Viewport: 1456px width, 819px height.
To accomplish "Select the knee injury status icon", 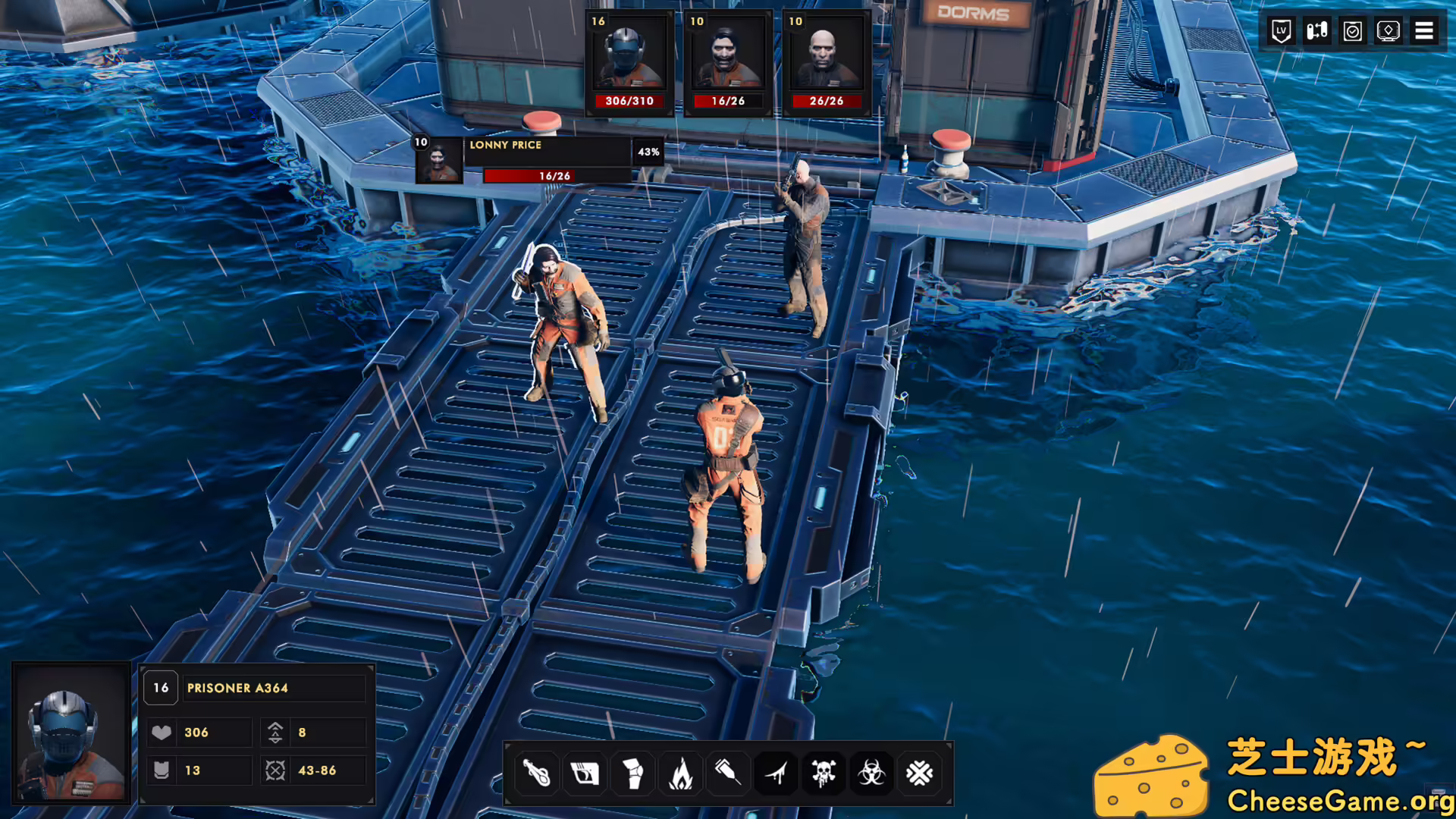I will (633, 773).
